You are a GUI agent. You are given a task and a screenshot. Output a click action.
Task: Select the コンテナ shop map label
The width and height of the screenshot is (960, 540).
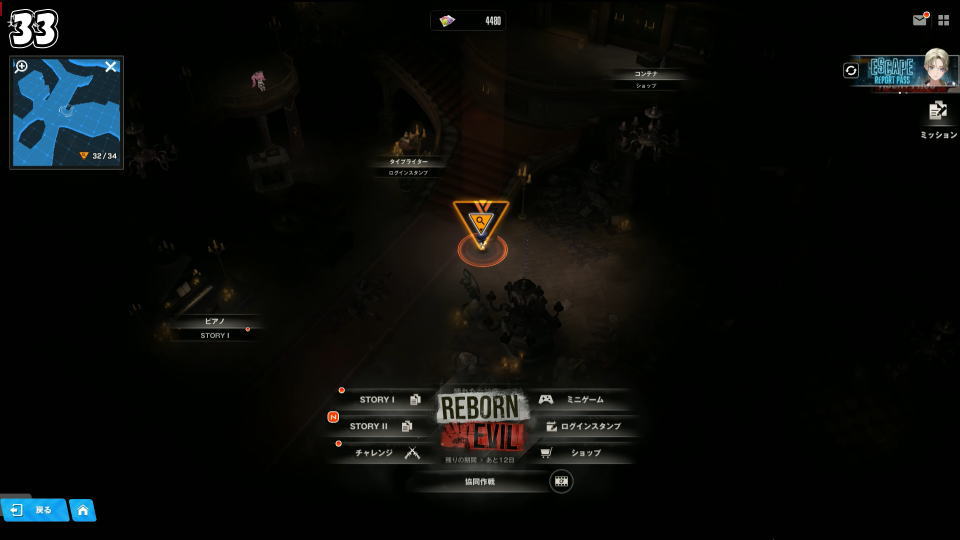point(646,79)
